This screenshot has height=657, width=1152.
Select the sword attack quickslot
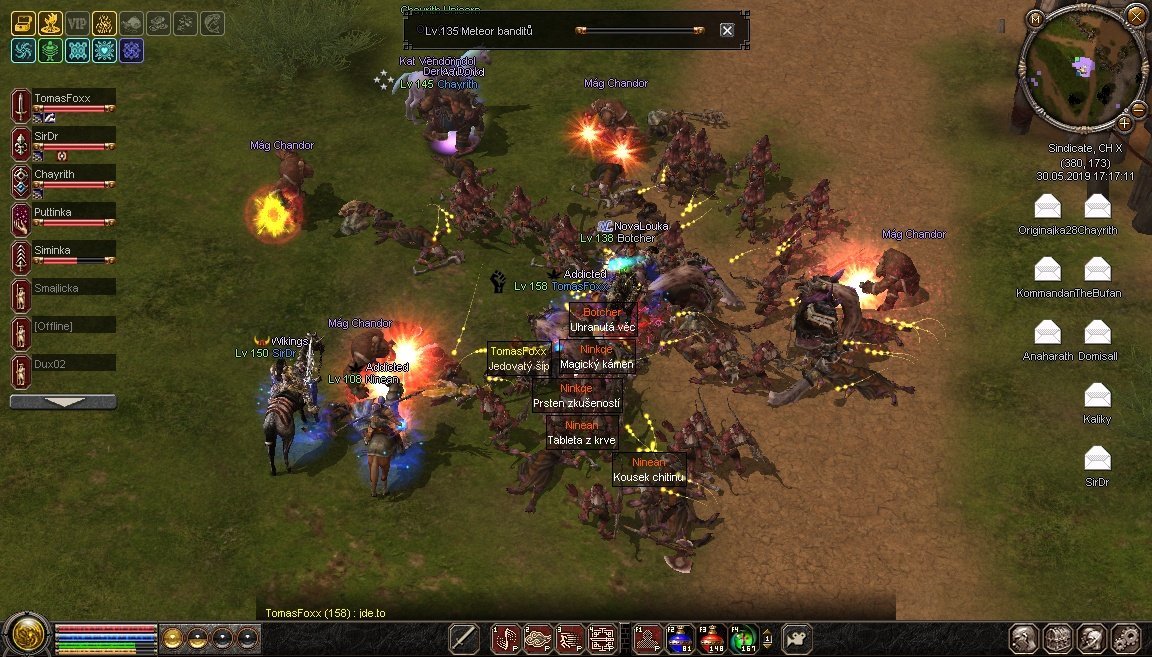pos(464,637)
